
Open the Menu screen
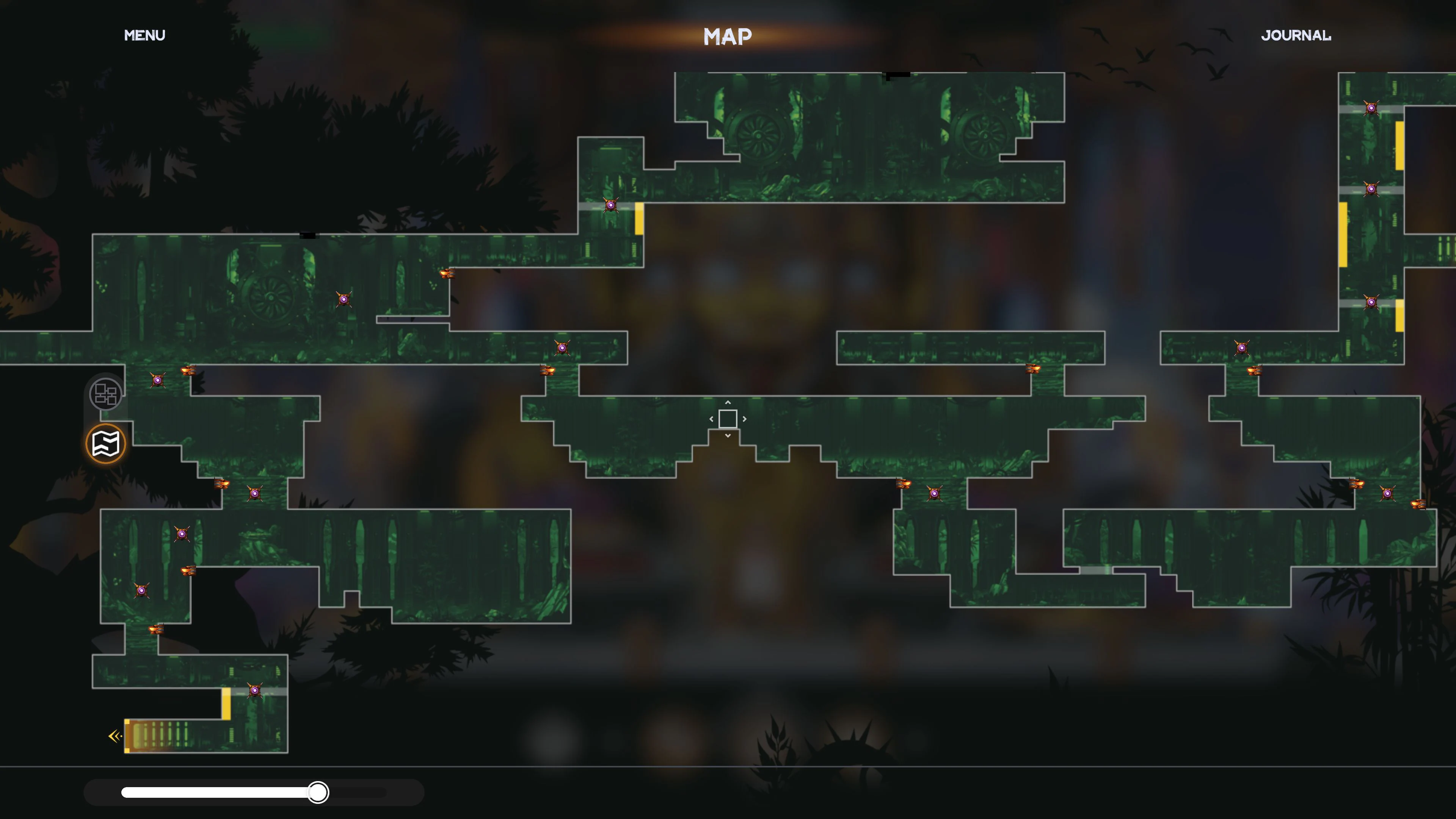[x=145, y=35]
